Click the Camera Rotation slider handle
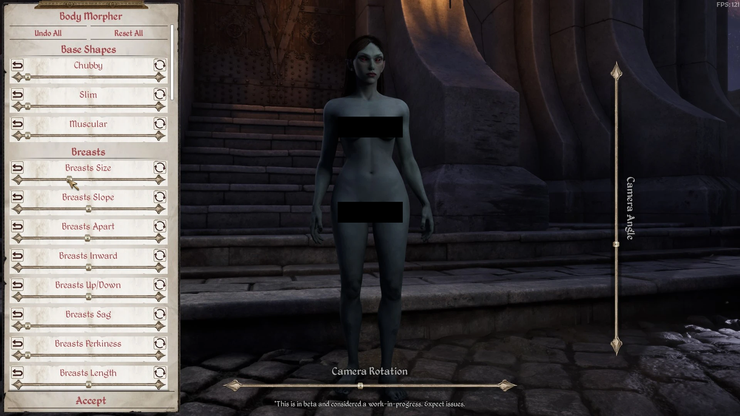Image resolution: width=740 pixels, height=416 pixels. (x=360, y=385)
